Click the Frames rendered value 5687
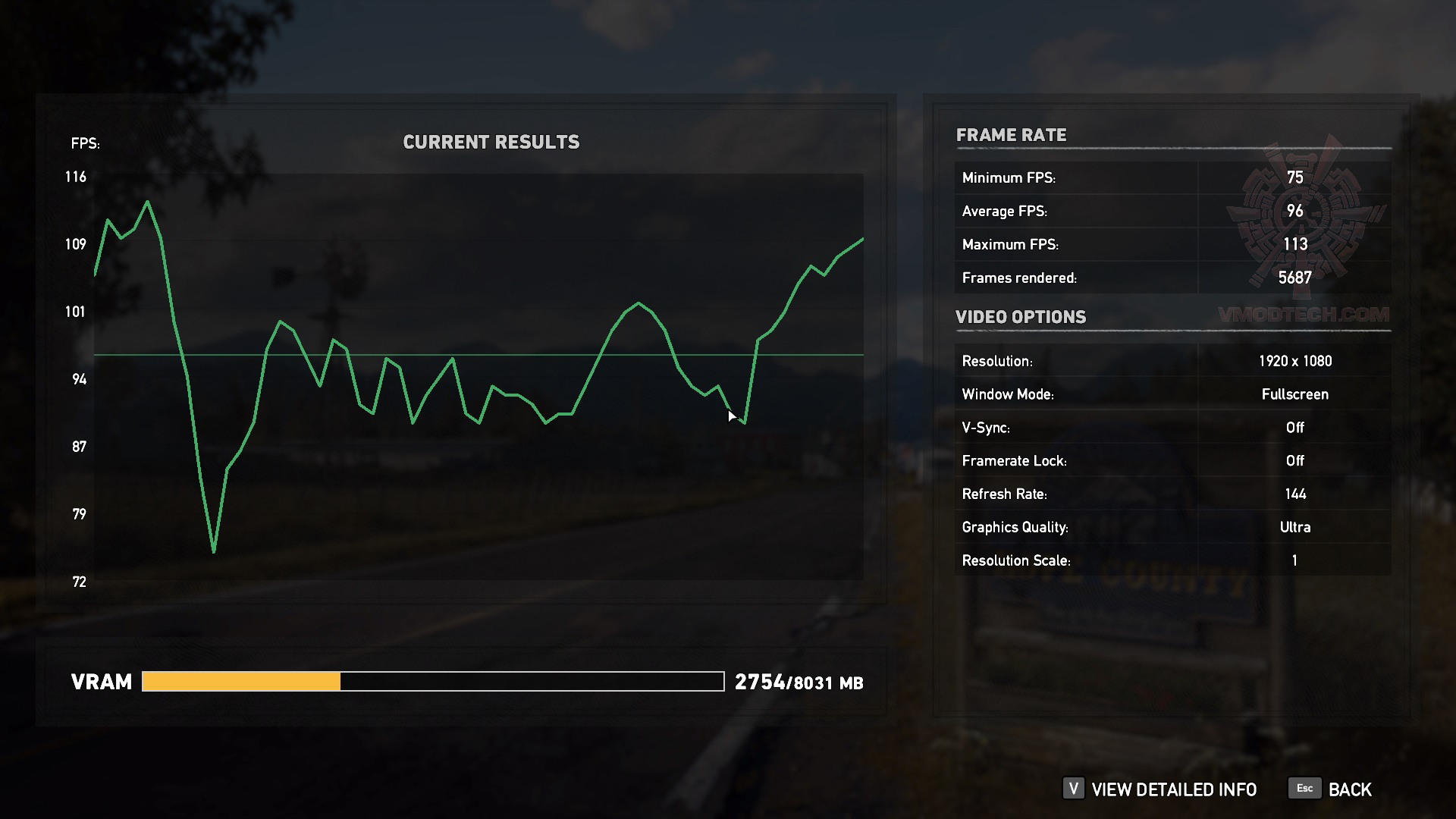 1295,278
